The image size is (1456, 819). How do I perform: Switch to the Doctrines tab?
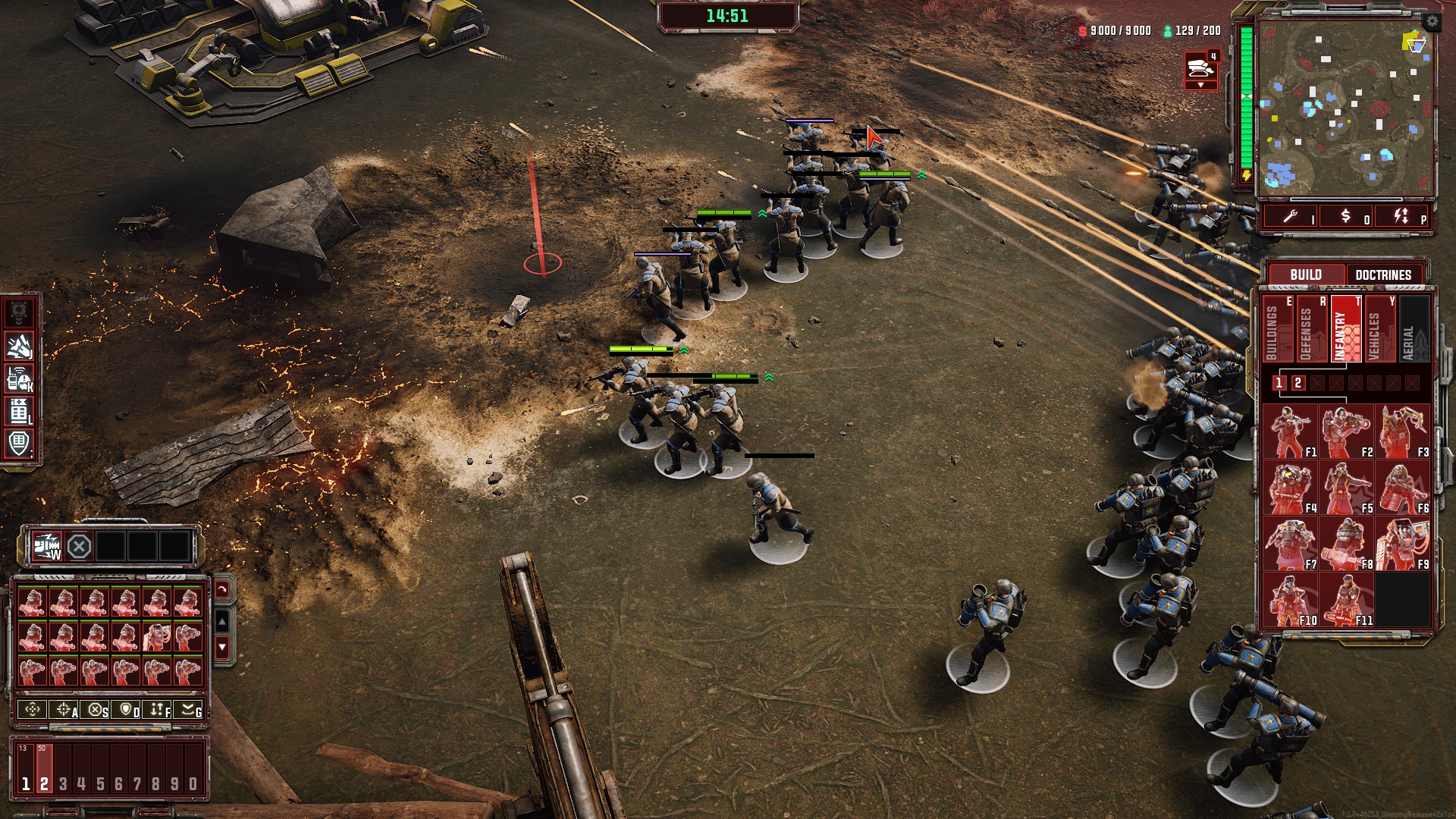click(1382, 275)
